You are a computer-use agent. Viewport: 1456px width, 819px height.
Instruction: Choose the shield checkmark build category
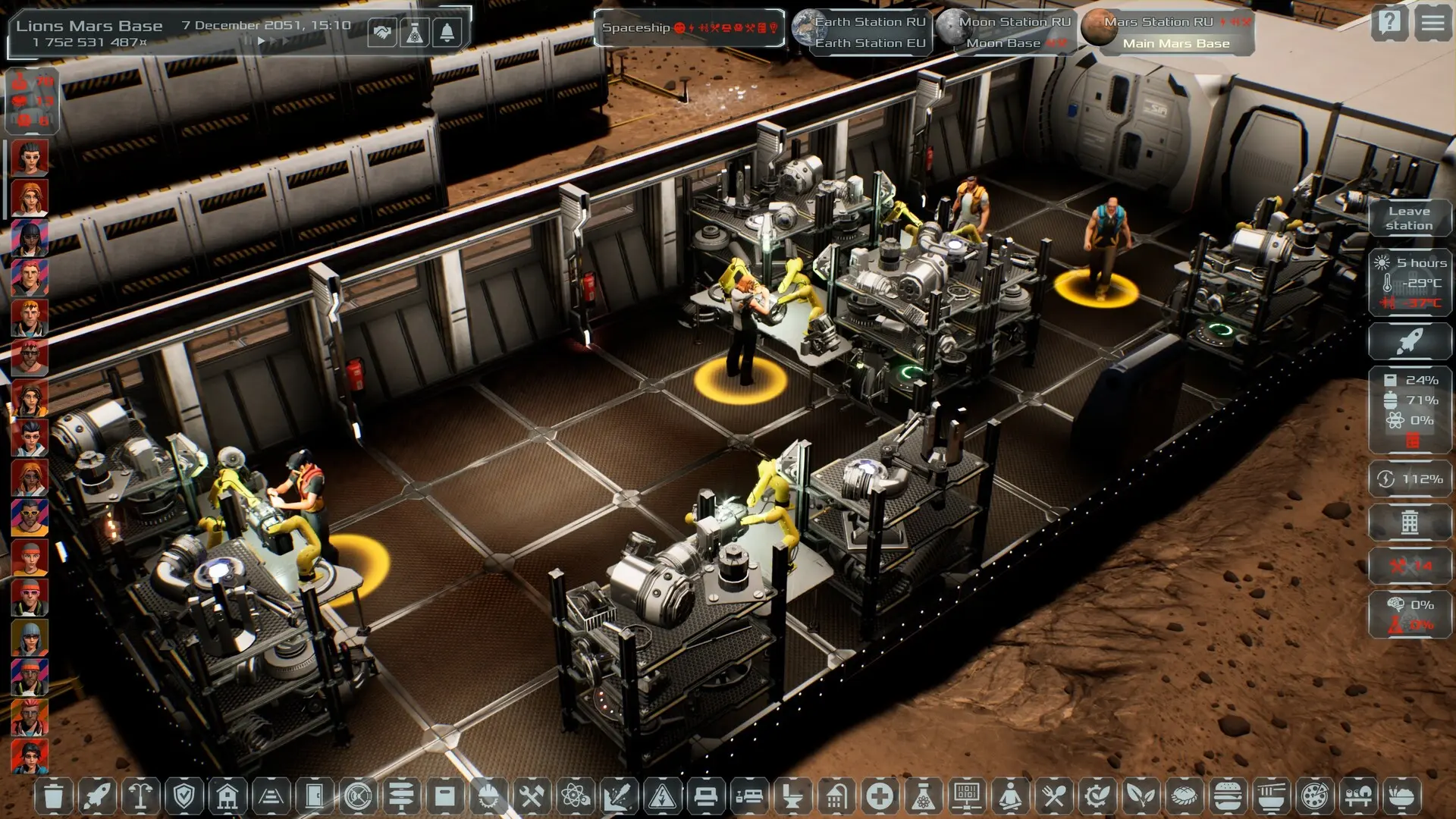[x=184, y=796]
